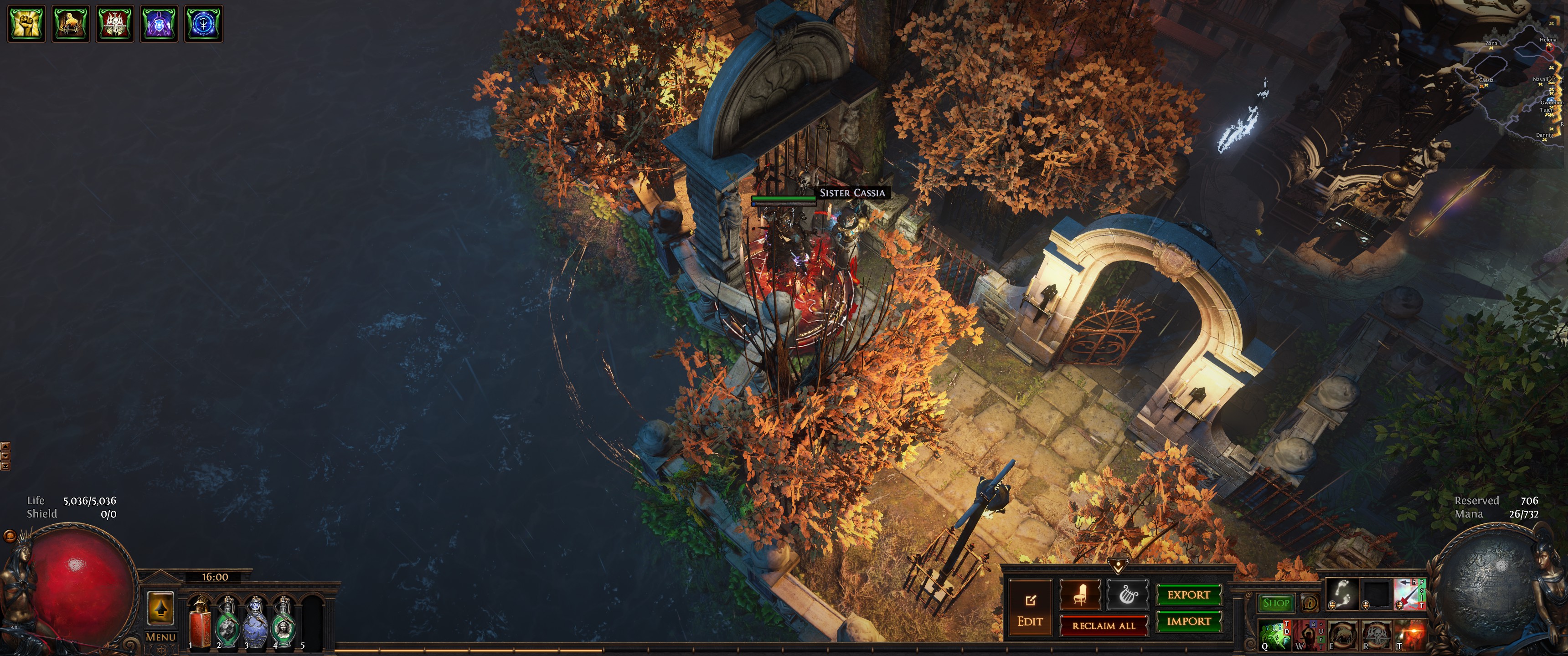The width and height of the screenshot is (1568, 656).
Task: Select the footprints move skill slot
Action: click(1343, 594)
